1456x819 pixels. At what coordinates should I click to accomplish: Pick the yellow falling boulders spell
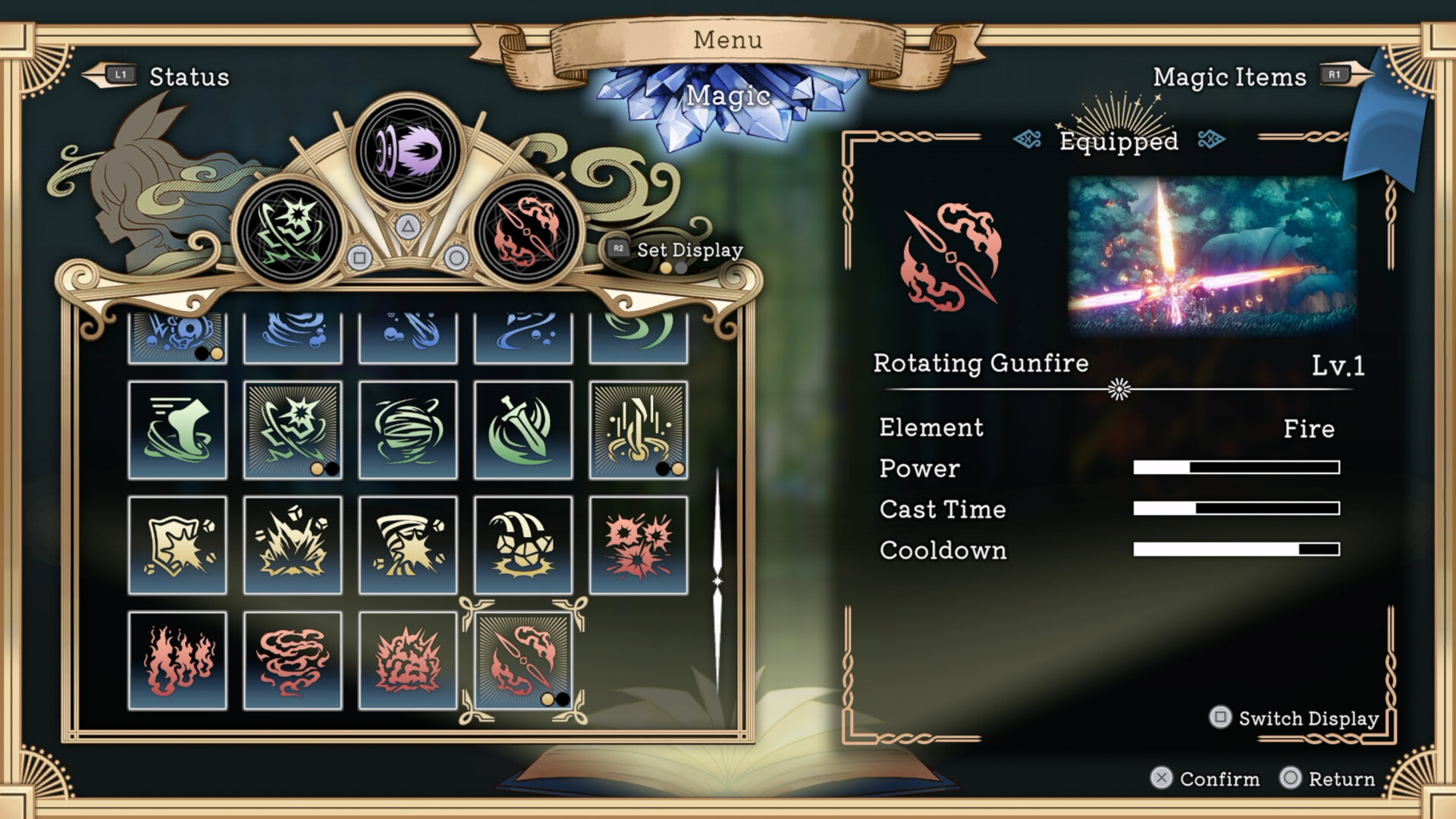523,545
